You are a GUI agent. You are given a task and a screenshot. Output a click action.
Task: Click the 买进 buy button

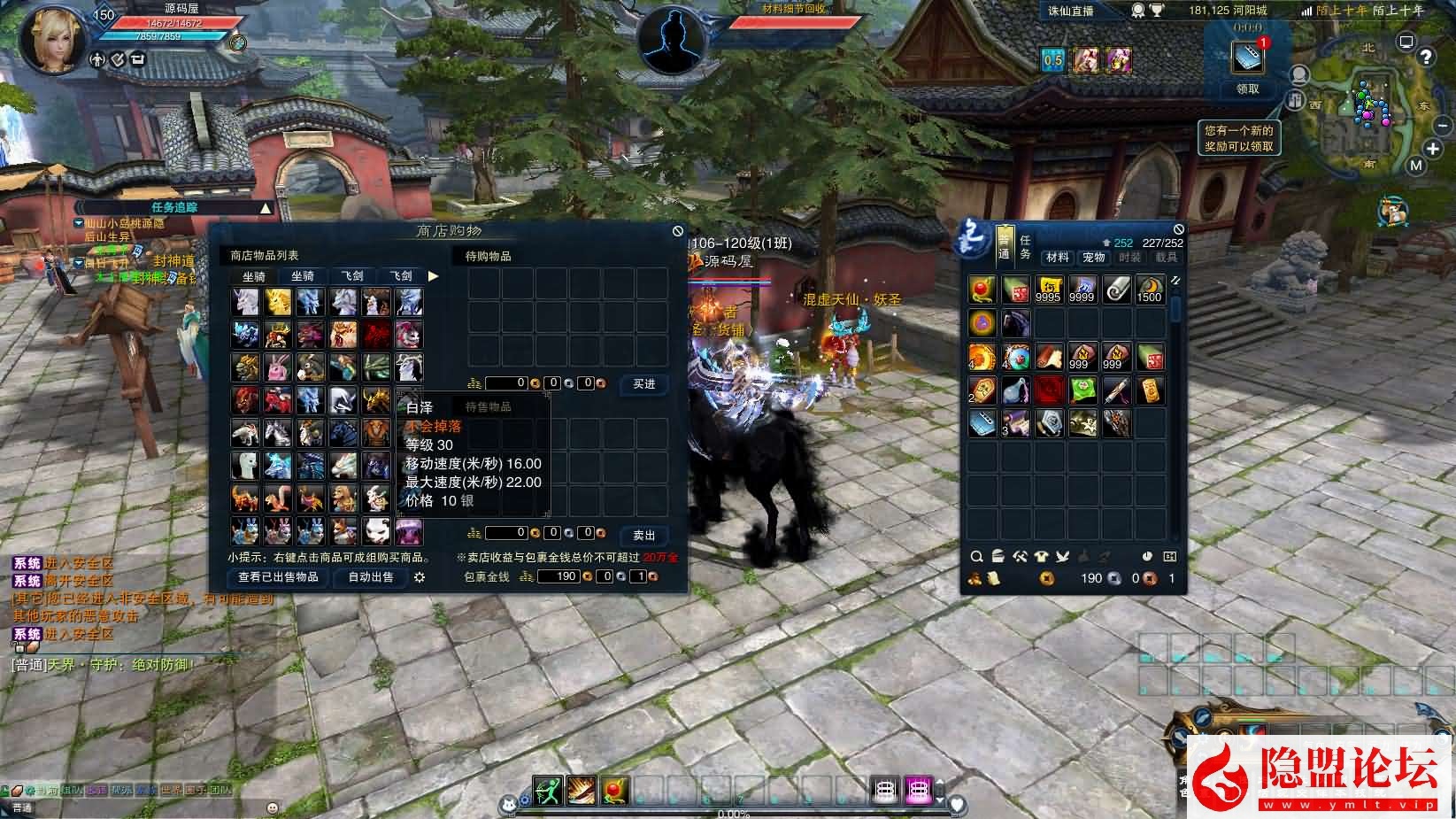[x=643, y=383]
